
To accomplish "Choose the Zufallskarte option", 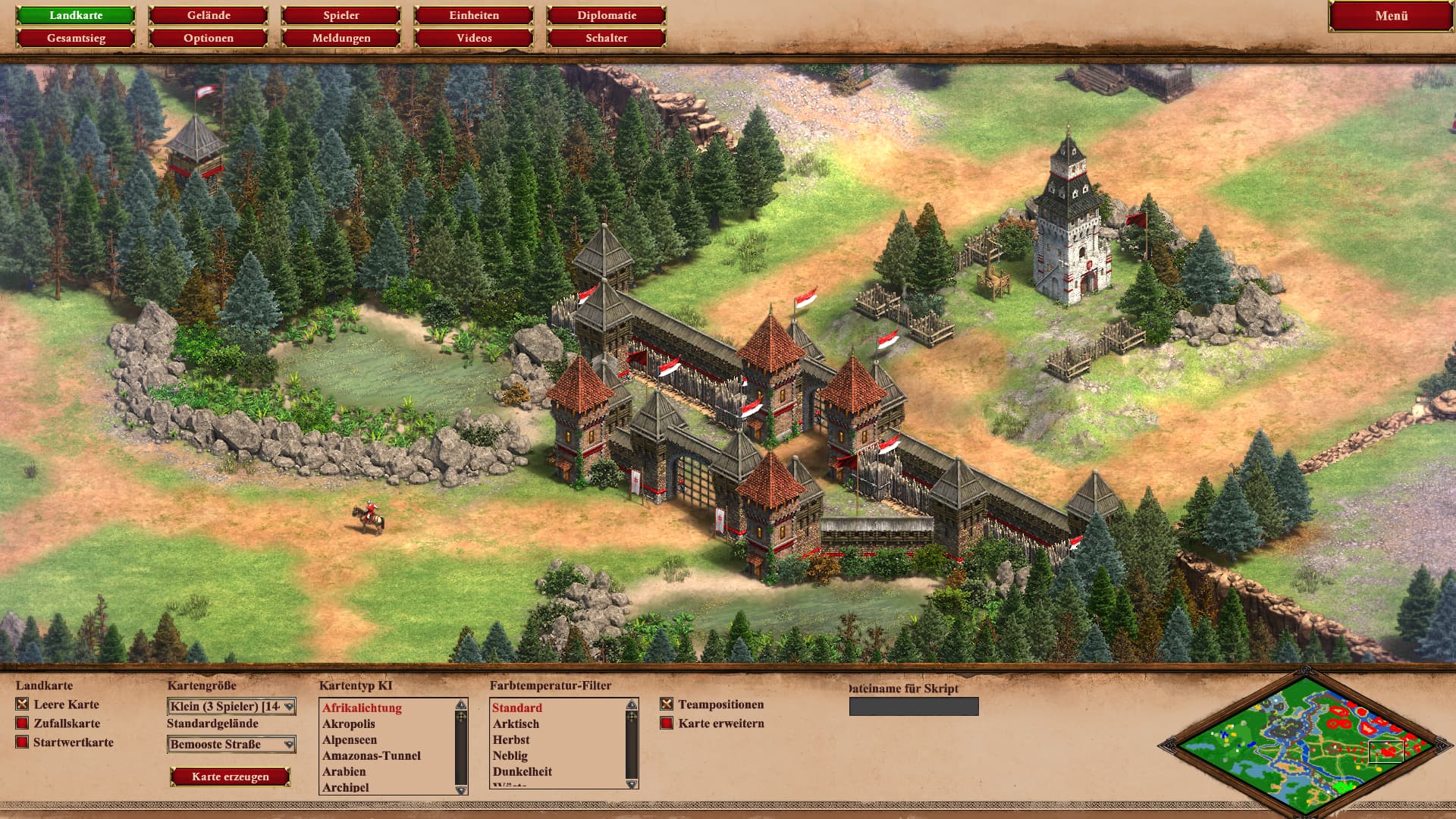I will click(23, 723).
